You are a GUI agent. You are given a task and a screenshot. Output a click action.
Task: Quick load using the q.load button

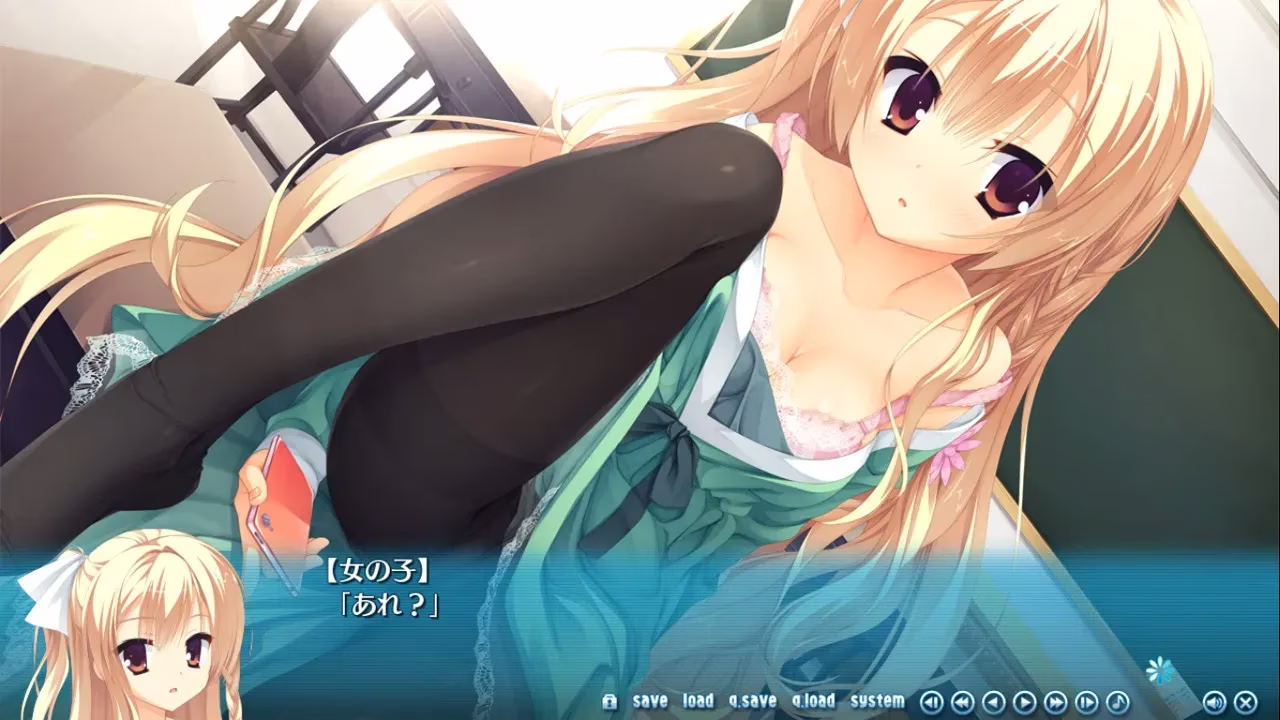pyautogui.click(x=813, y=701)
